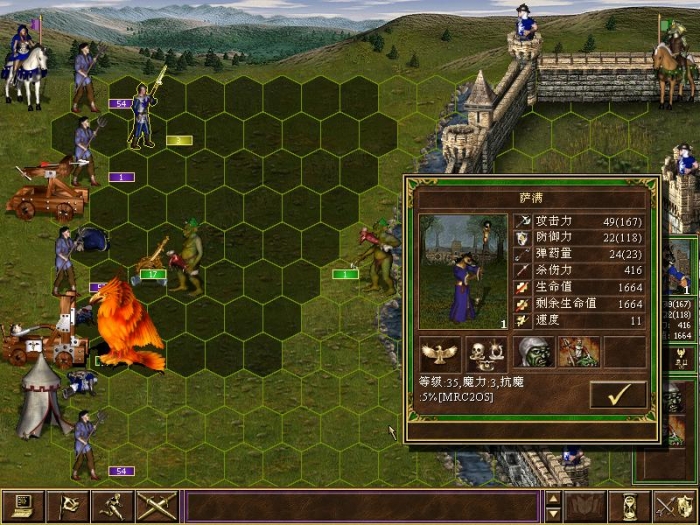
Task: Choose the hourglass wait button
Action: pyautogui.click(x=631, y=506)
